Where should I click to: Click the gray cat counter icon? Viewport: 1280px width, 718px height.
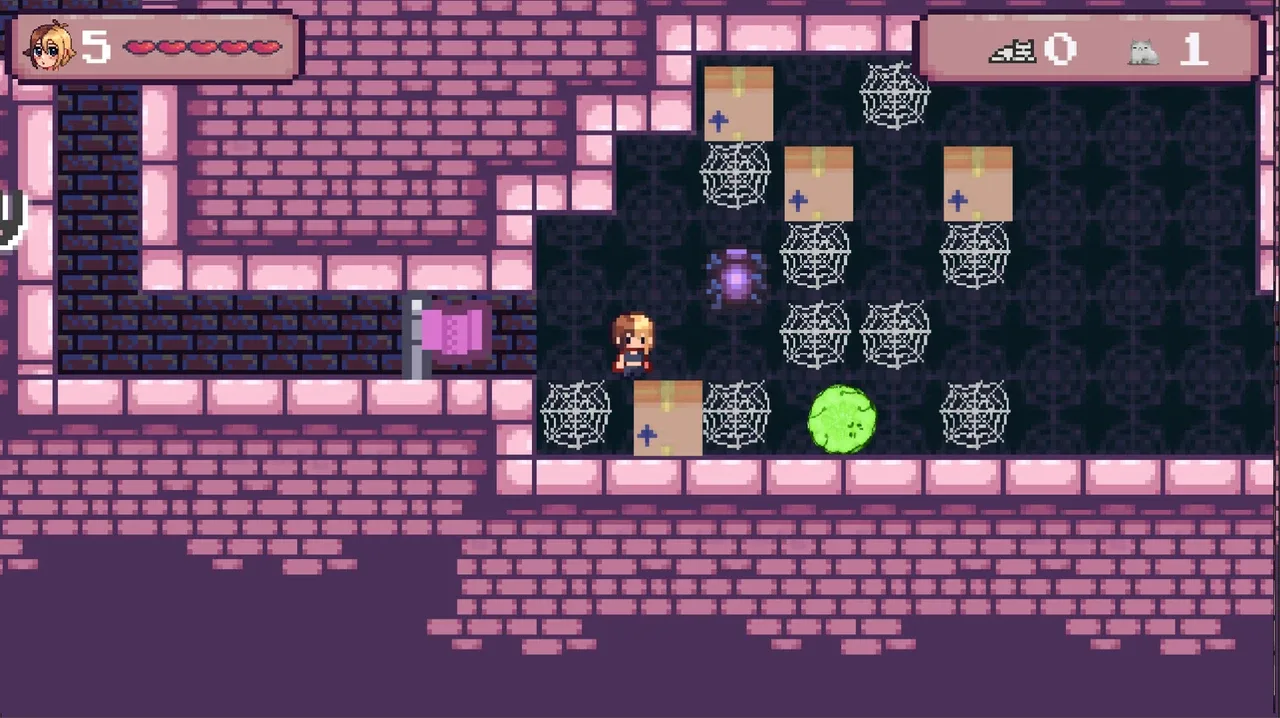click(1143, 50)
